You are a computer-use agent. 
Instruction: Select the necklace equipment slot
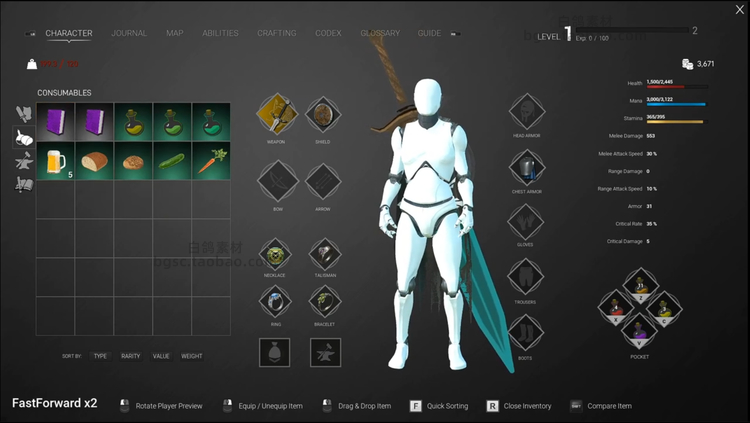[x=277, y=252]
